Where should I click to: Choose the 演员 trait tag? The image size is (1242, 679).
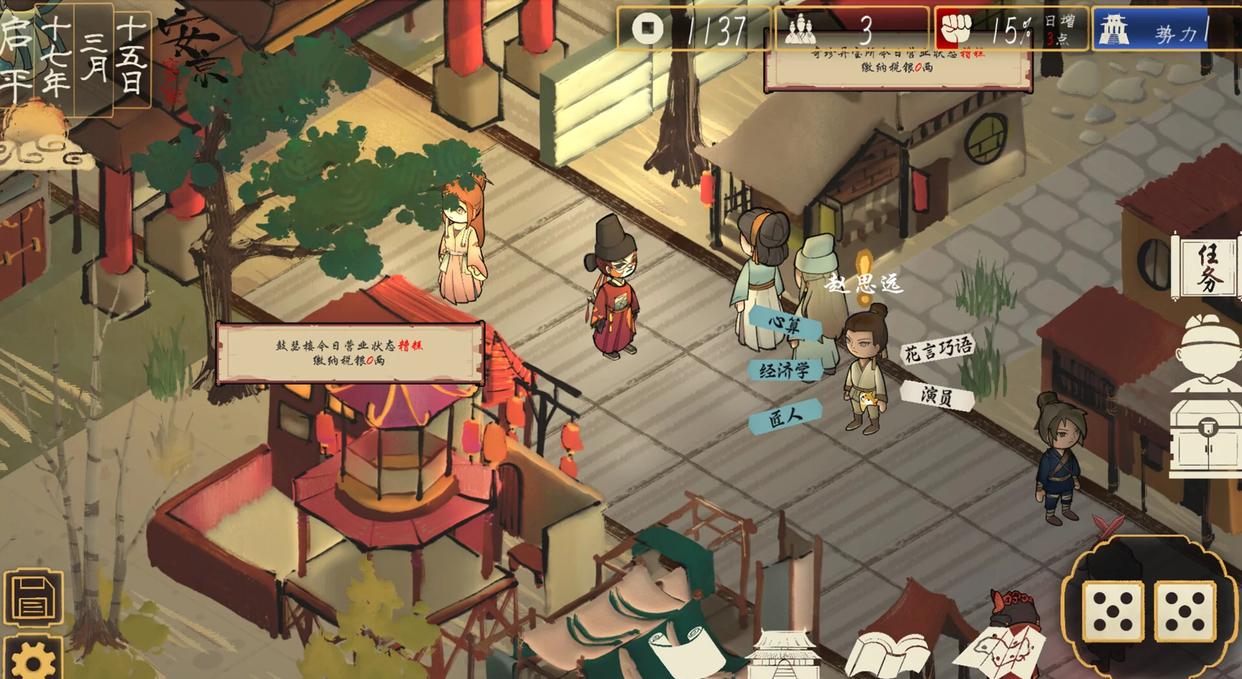(937, 396)
